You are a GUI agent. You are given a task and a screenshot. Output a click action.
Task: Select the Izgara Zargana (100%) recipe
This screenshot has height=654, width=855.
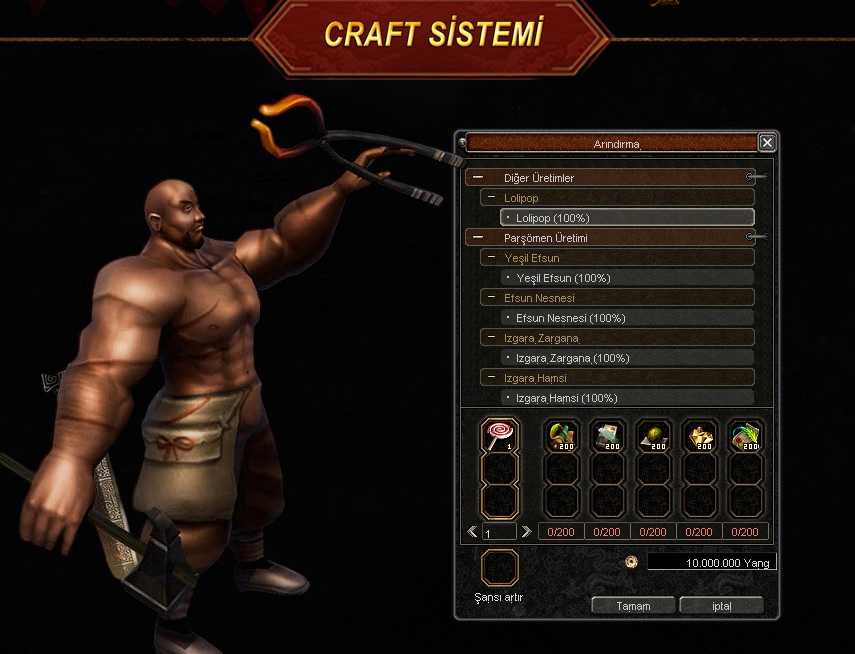[626, 358]
